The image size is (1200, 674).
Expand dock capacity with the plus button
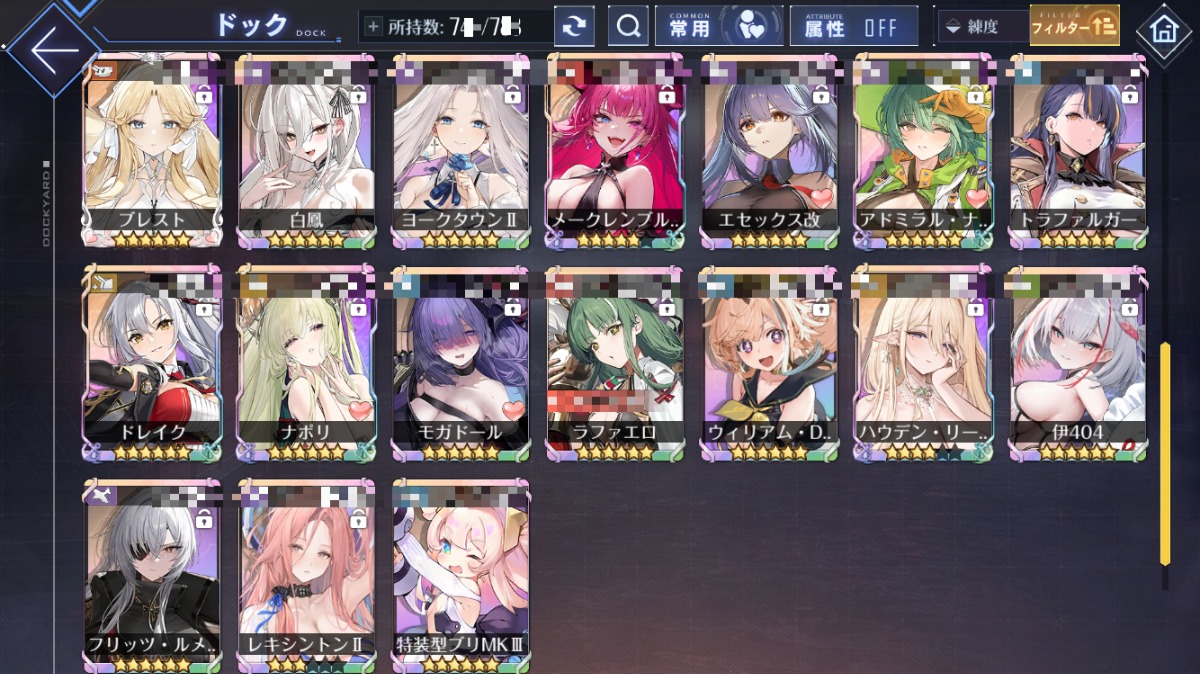tap(373, 27)
